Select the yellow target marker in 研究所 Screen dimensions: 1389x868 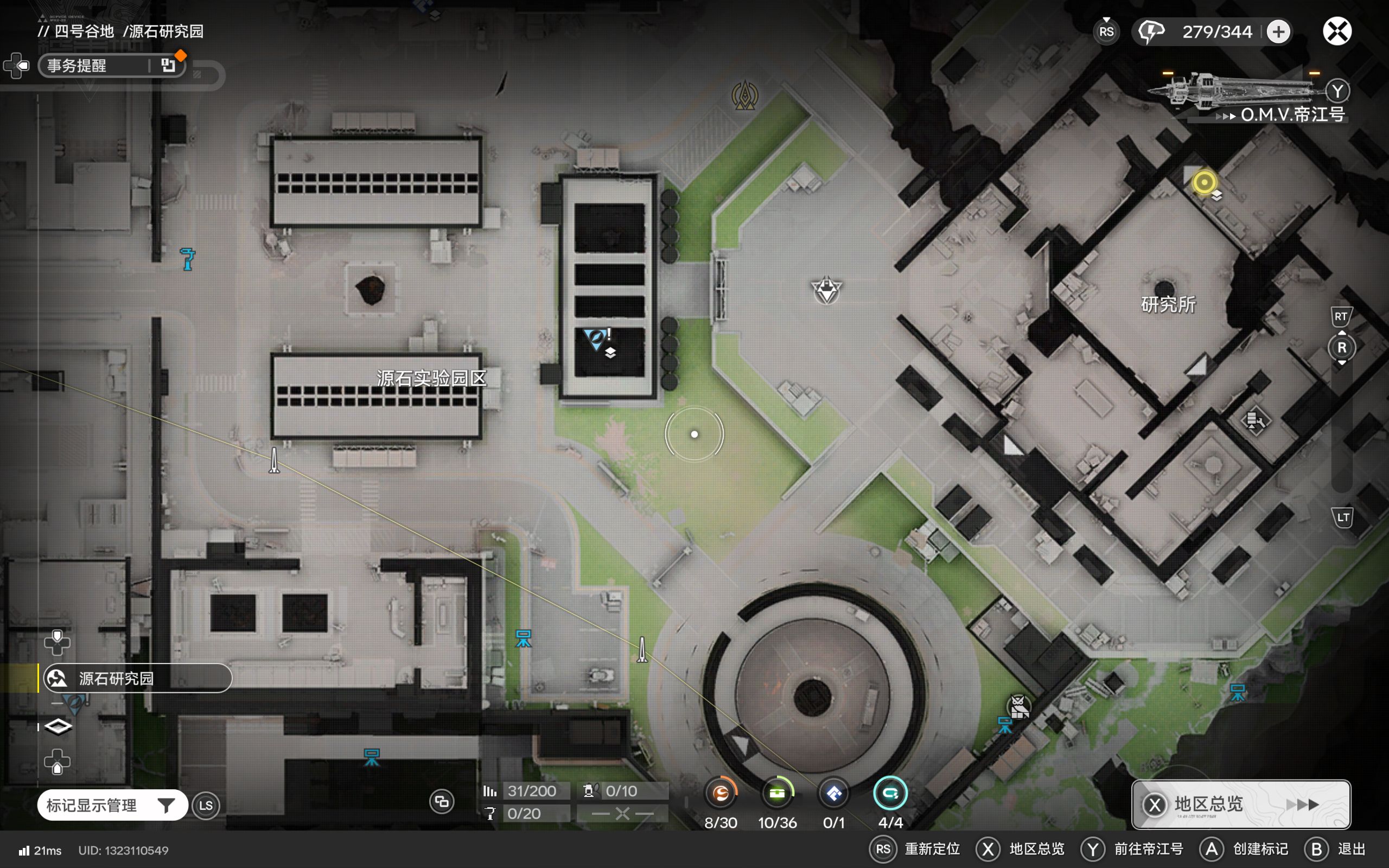(x=1203, y=183)
